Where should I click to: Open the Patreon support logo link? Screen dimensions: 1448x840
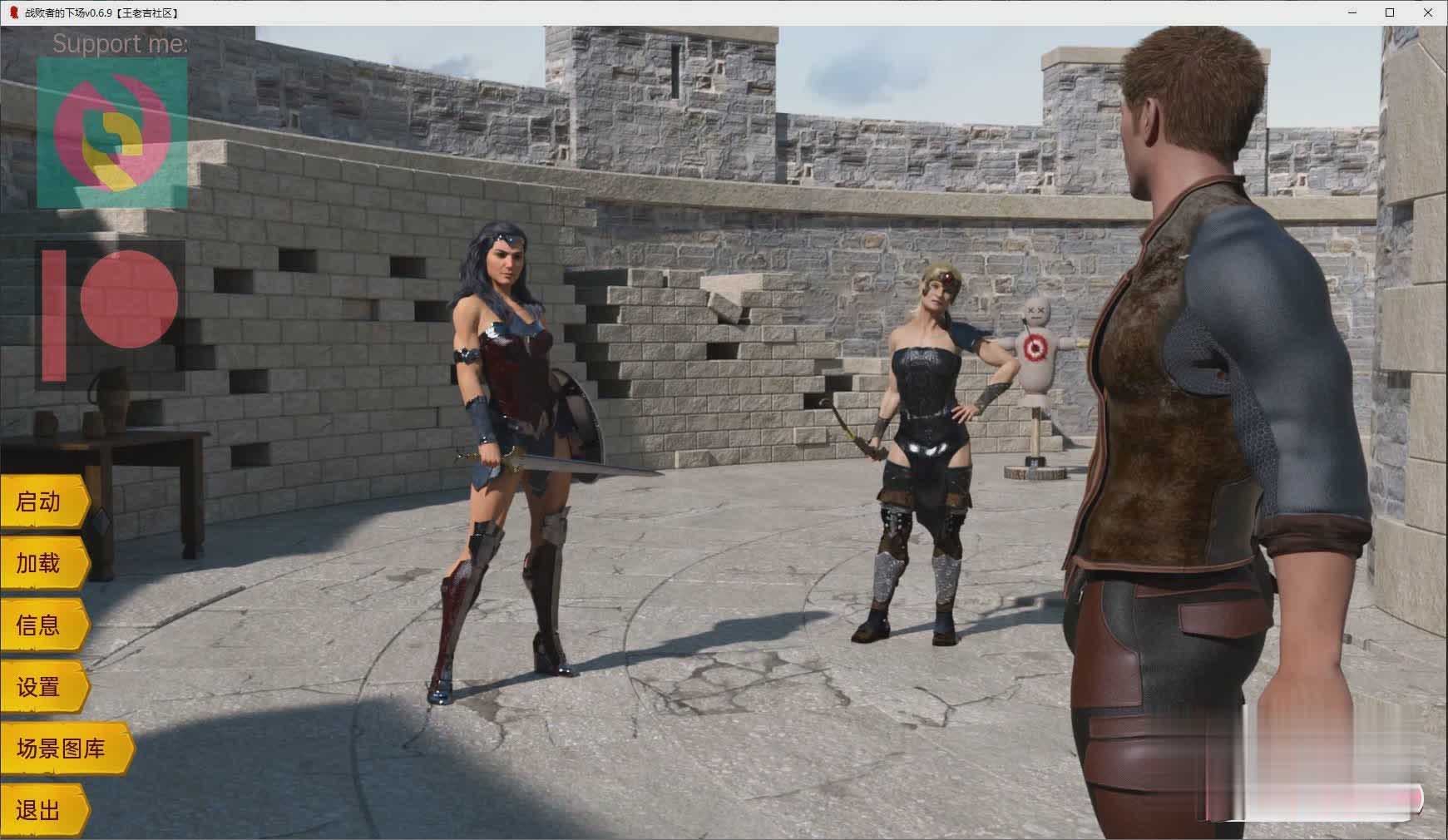click(x=111, y=315)
